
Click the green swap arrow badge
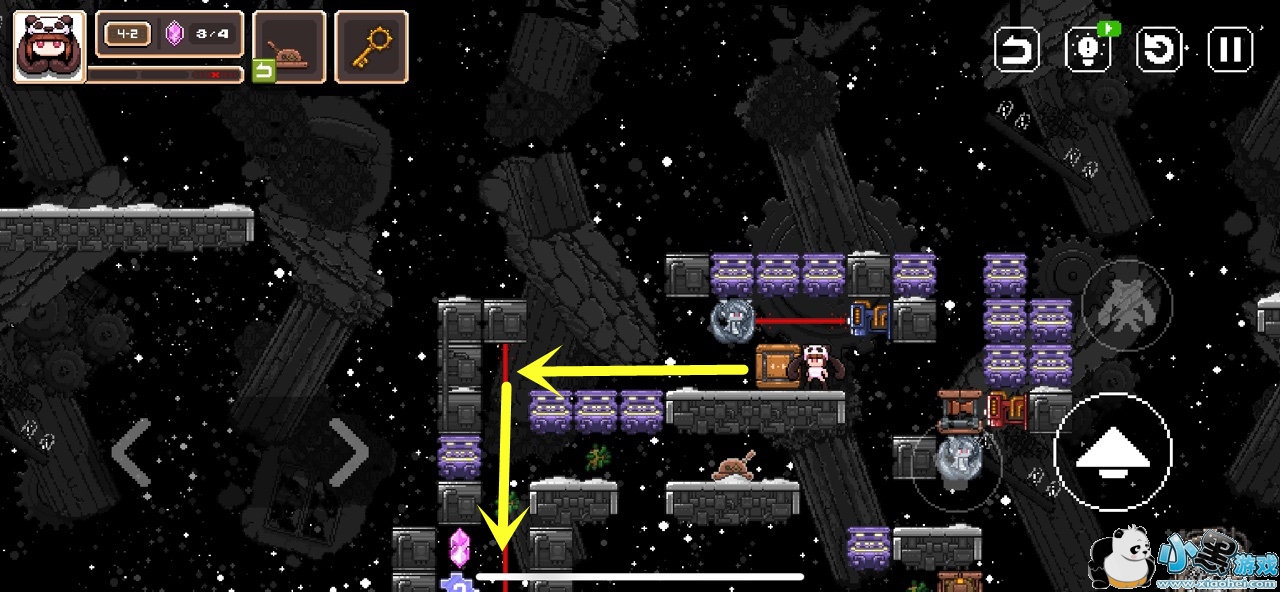click(x=263, y=71)
